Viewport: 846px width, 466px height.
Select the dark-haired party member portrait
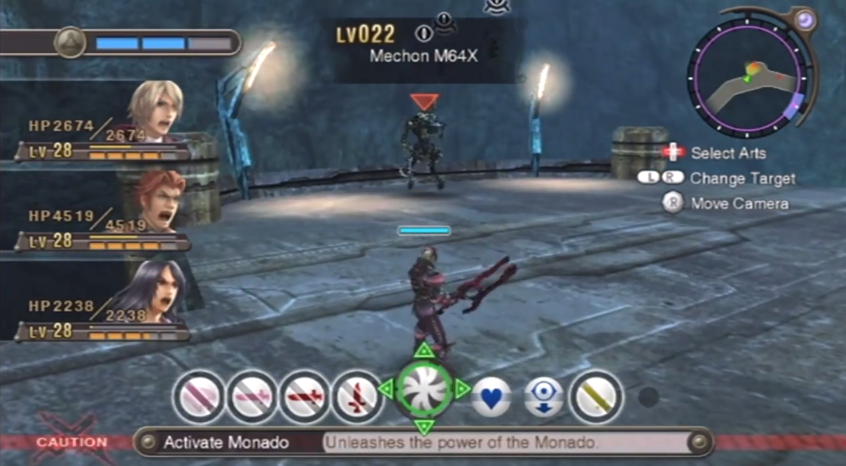click(155, 291)
